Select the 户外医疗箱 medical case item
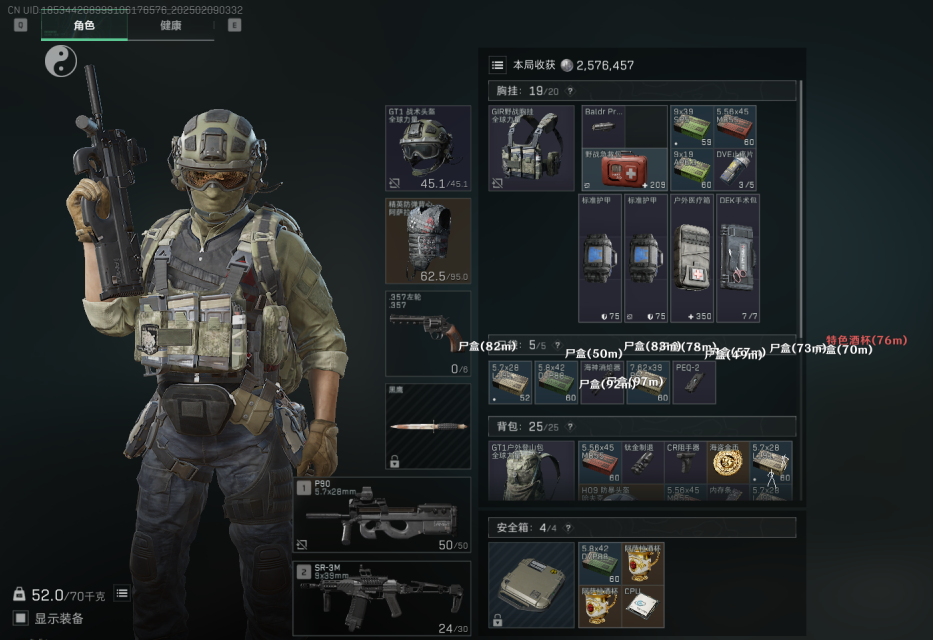 coord(693,259)
